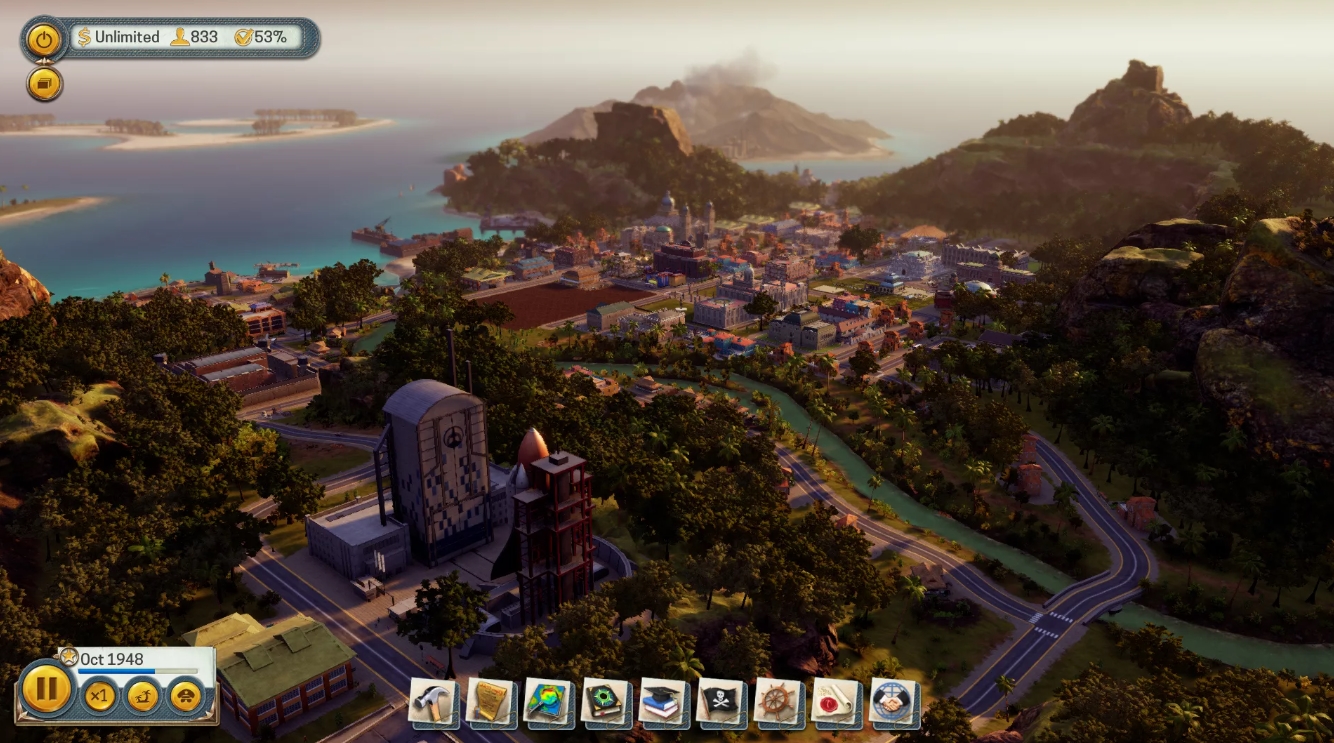Change game speed using the x1 button
Image resolution: width=1334 pixels, height=743 pixels.
100,694
